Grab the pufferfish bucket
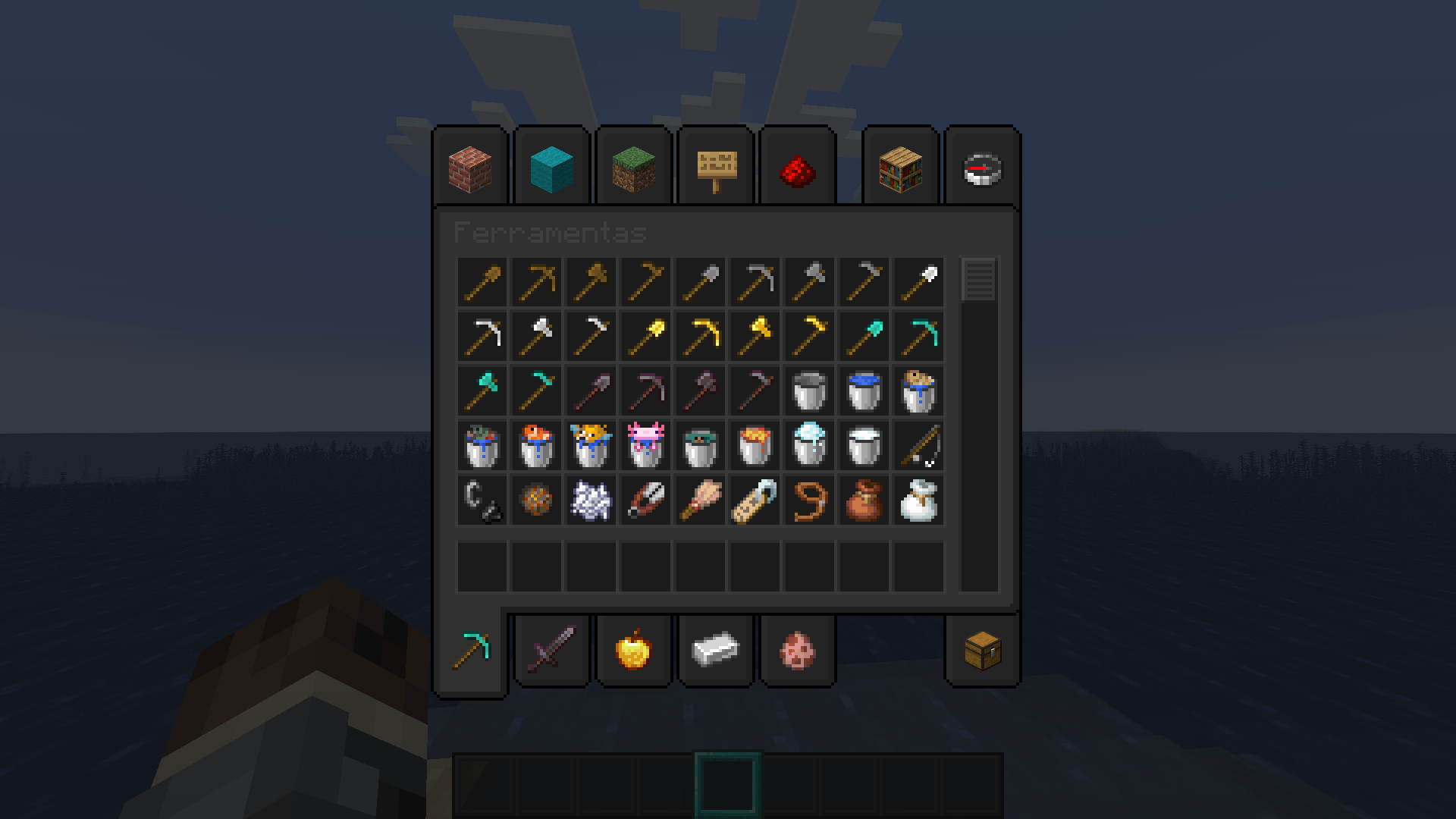This screenshot has width=1456, height=819. click(591, 446)
